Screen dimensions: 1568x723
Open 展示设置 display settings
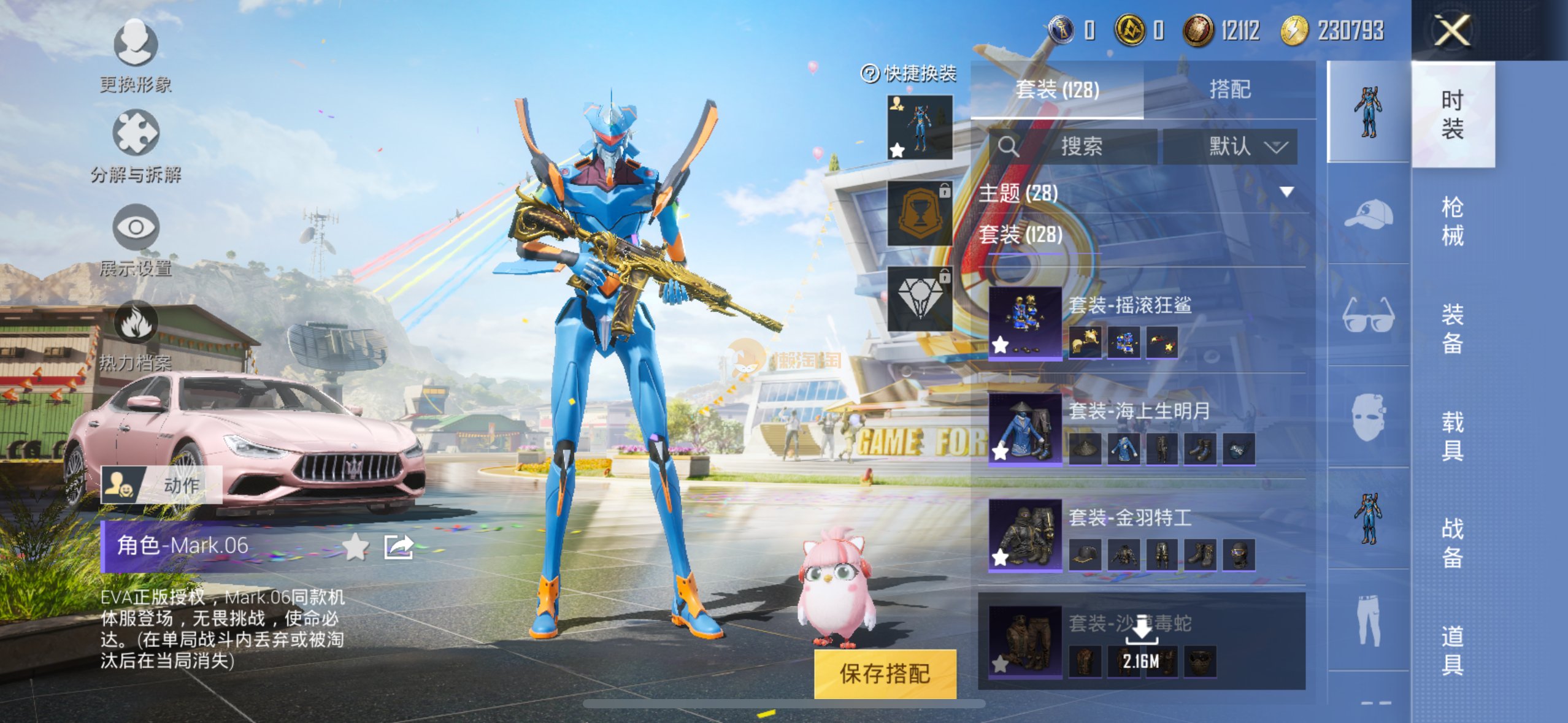[136, 228]
